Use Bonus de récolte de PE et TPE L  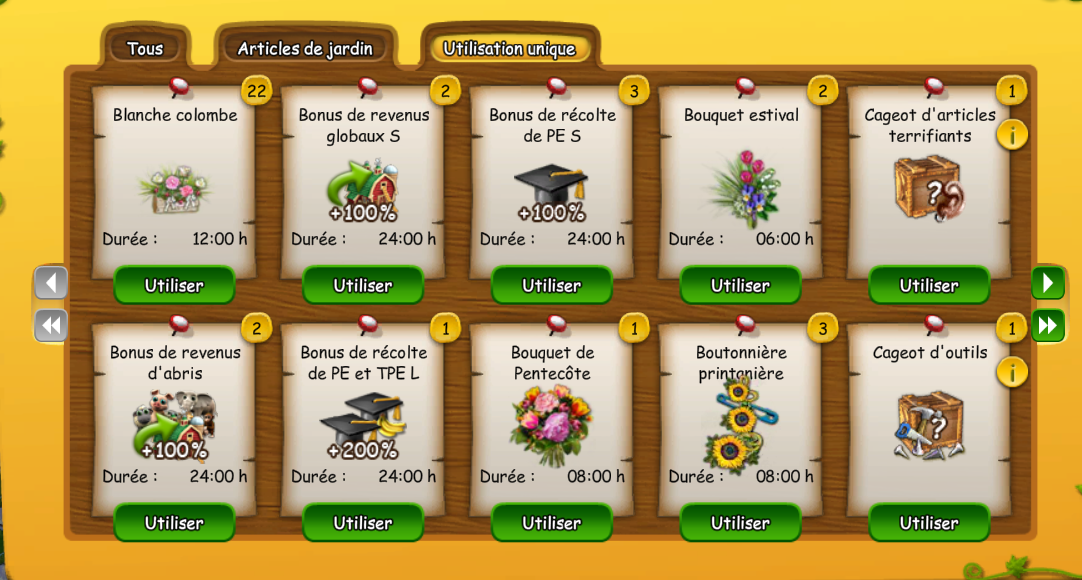pos(363,522)
